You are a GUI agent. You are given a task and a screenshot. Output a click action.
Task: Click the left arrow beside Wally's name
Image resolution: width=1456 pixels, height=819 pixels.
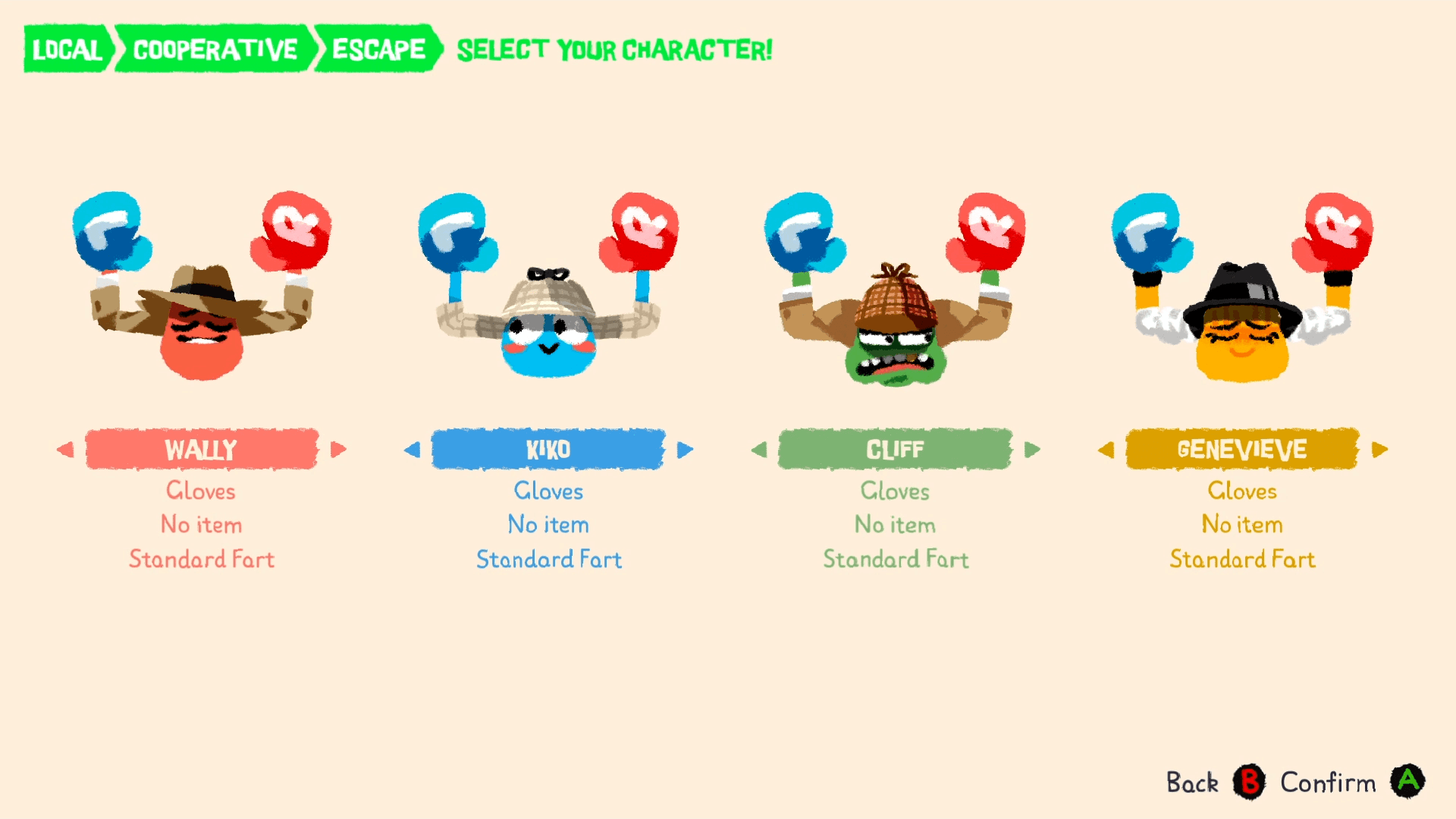65,449
